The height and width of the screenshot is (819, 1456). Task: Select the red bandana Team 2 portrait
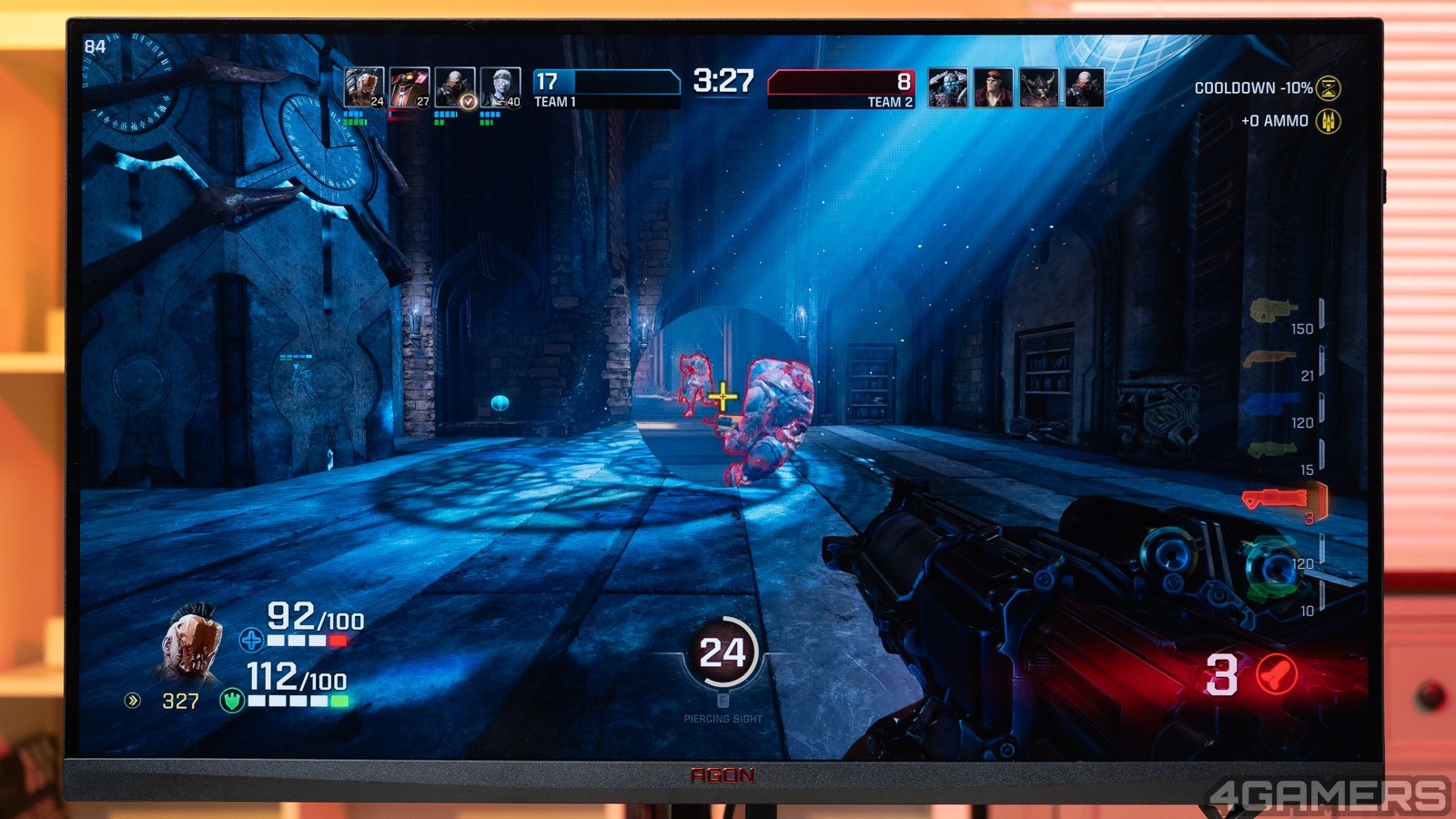[993, 88]
